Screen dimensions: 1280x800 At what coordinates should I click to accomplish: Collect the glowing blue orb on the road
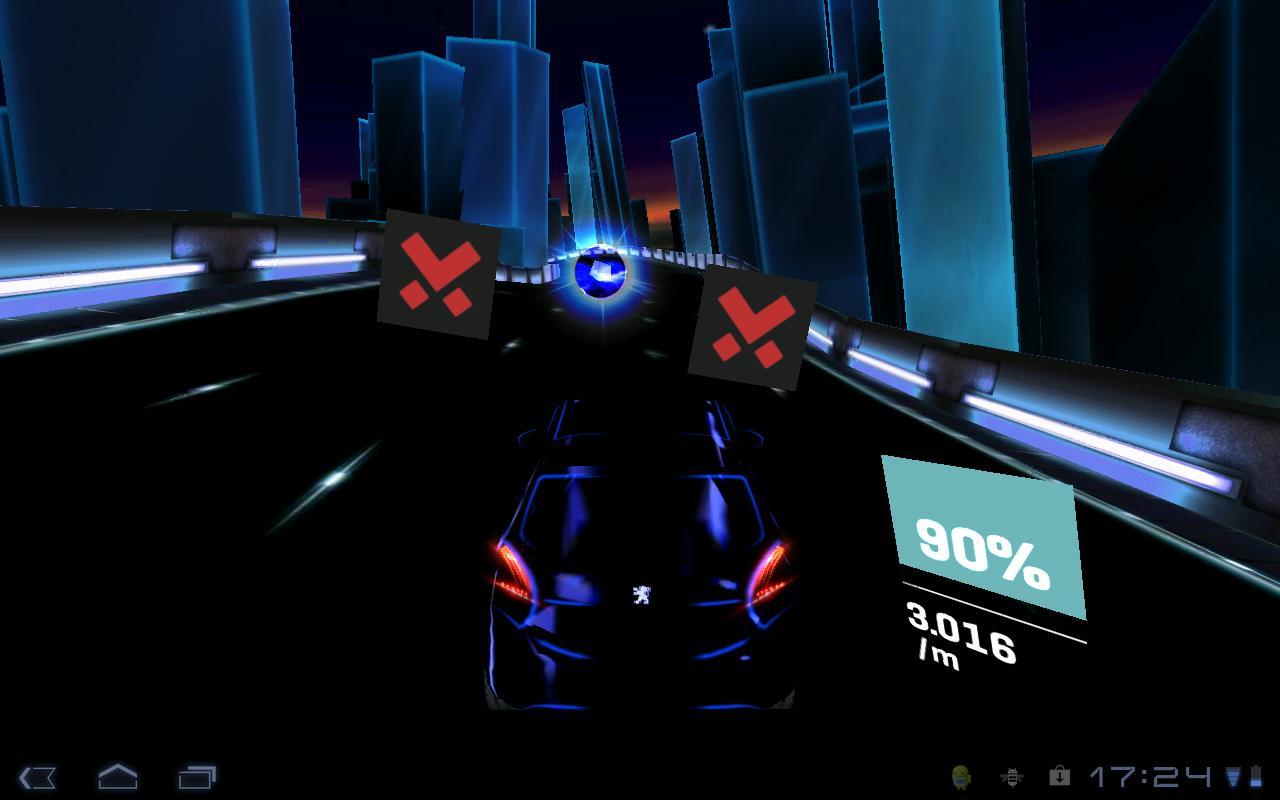click(602, 272)
